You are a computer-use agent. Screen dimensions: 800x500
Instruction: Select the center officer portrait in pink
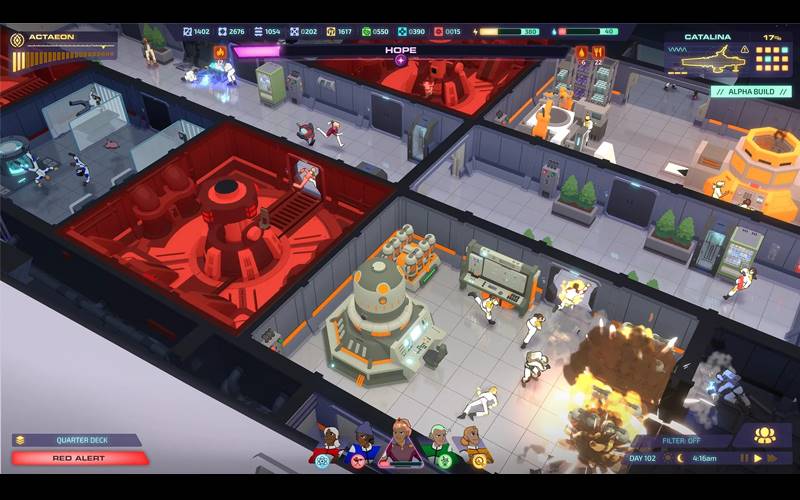(x=401, y=440)
